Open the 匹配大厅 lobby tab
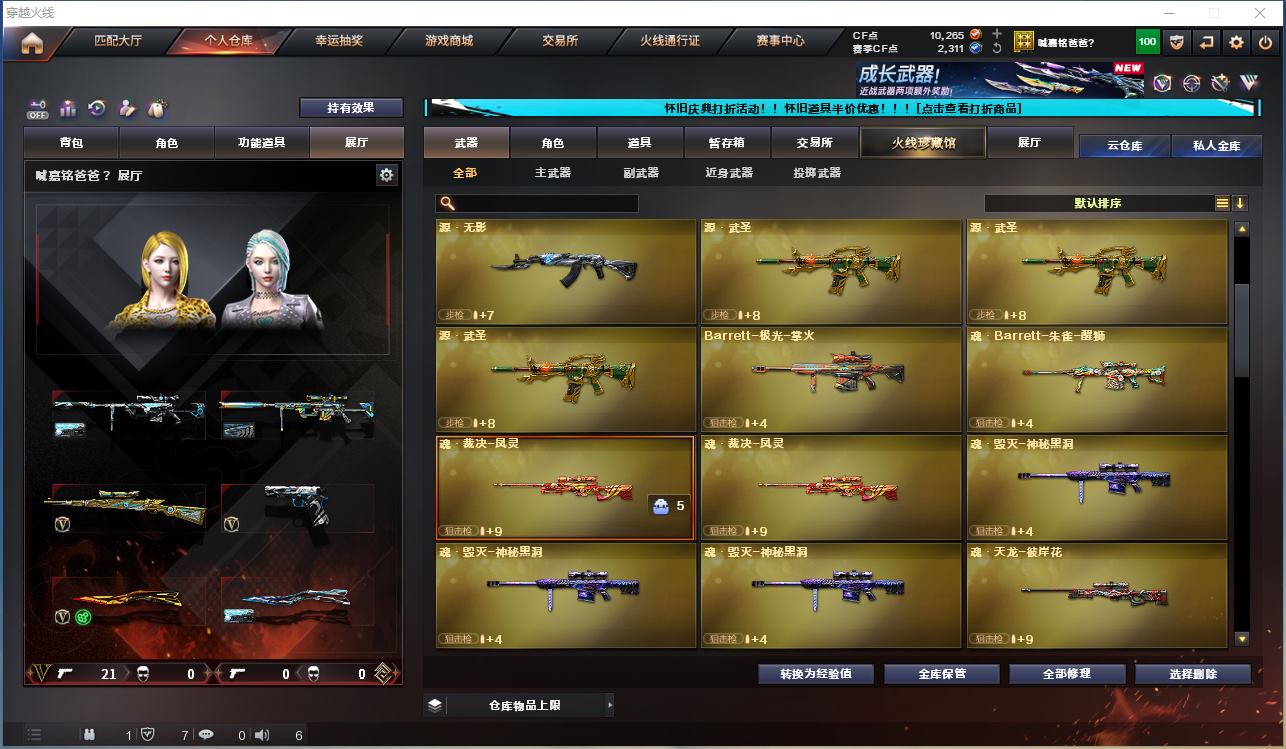Viewport: 1286px width, 749px height. pos(118,41)
